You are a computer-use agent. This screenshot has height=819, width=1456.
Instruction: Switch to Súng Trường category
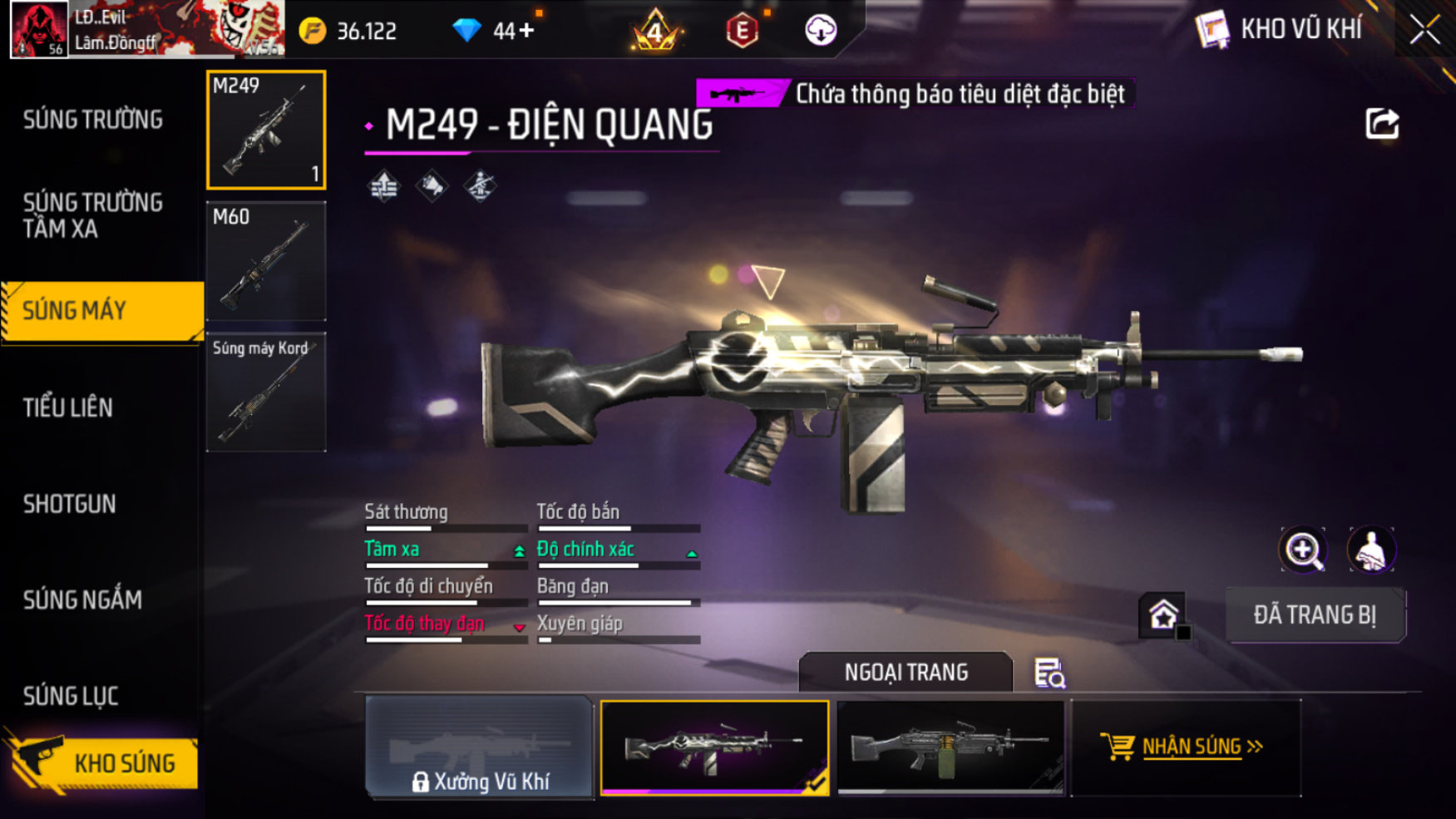tap(93, 120)
